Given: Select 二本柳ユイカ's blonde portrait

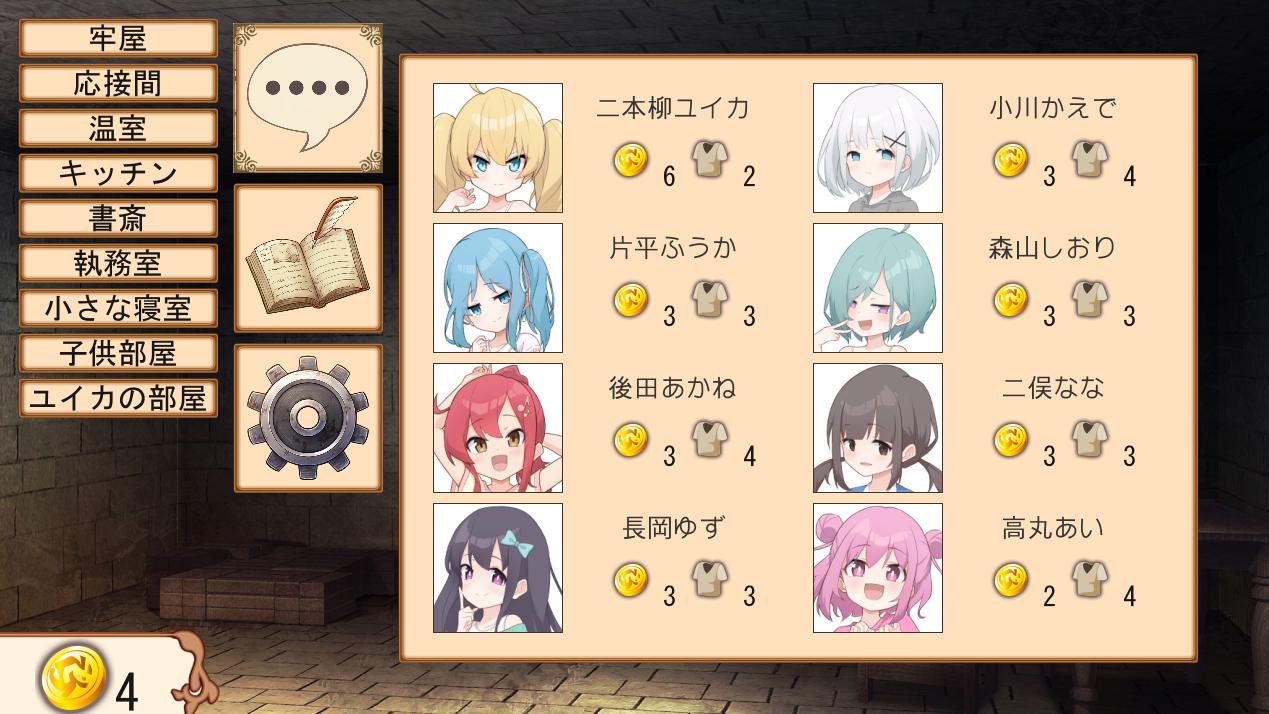Looking at the screenshot, I should tap(498, 148).
